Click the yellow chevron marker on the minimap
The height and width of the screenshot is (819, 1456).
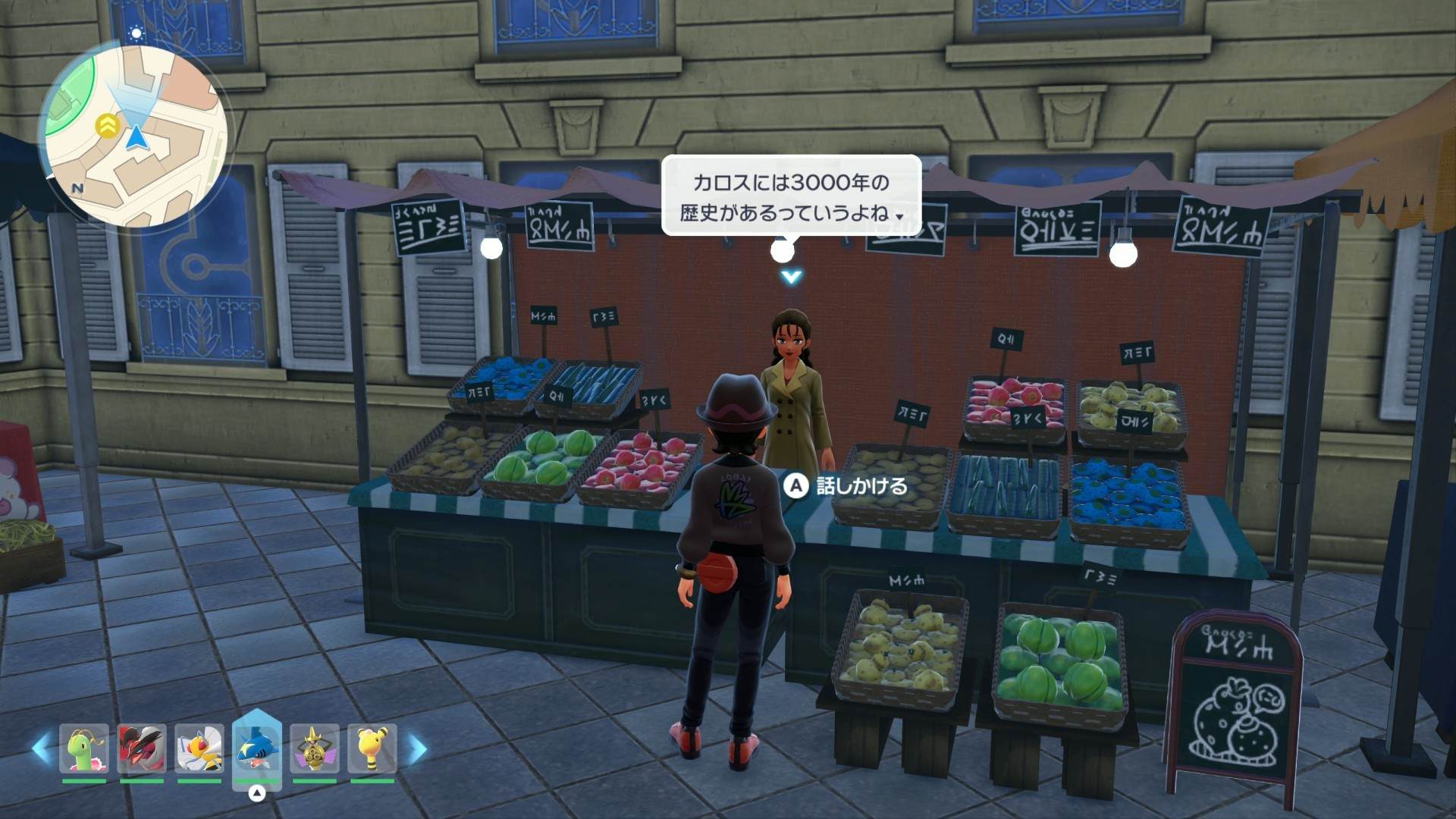[x=108, y=126]
